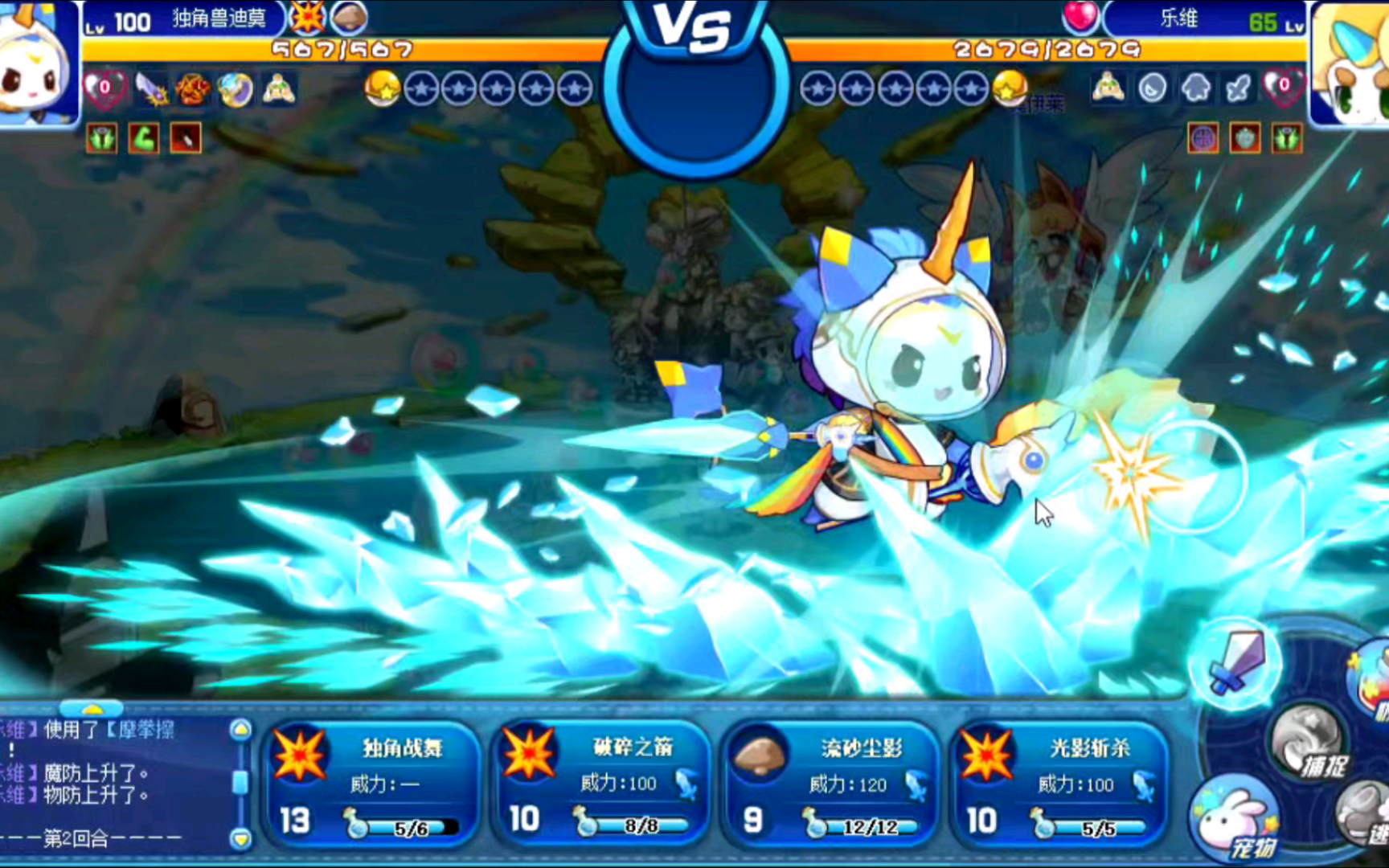Select the sword fight icon
The width and height of the screenshot is (1389, 868).
point(1237,663)
